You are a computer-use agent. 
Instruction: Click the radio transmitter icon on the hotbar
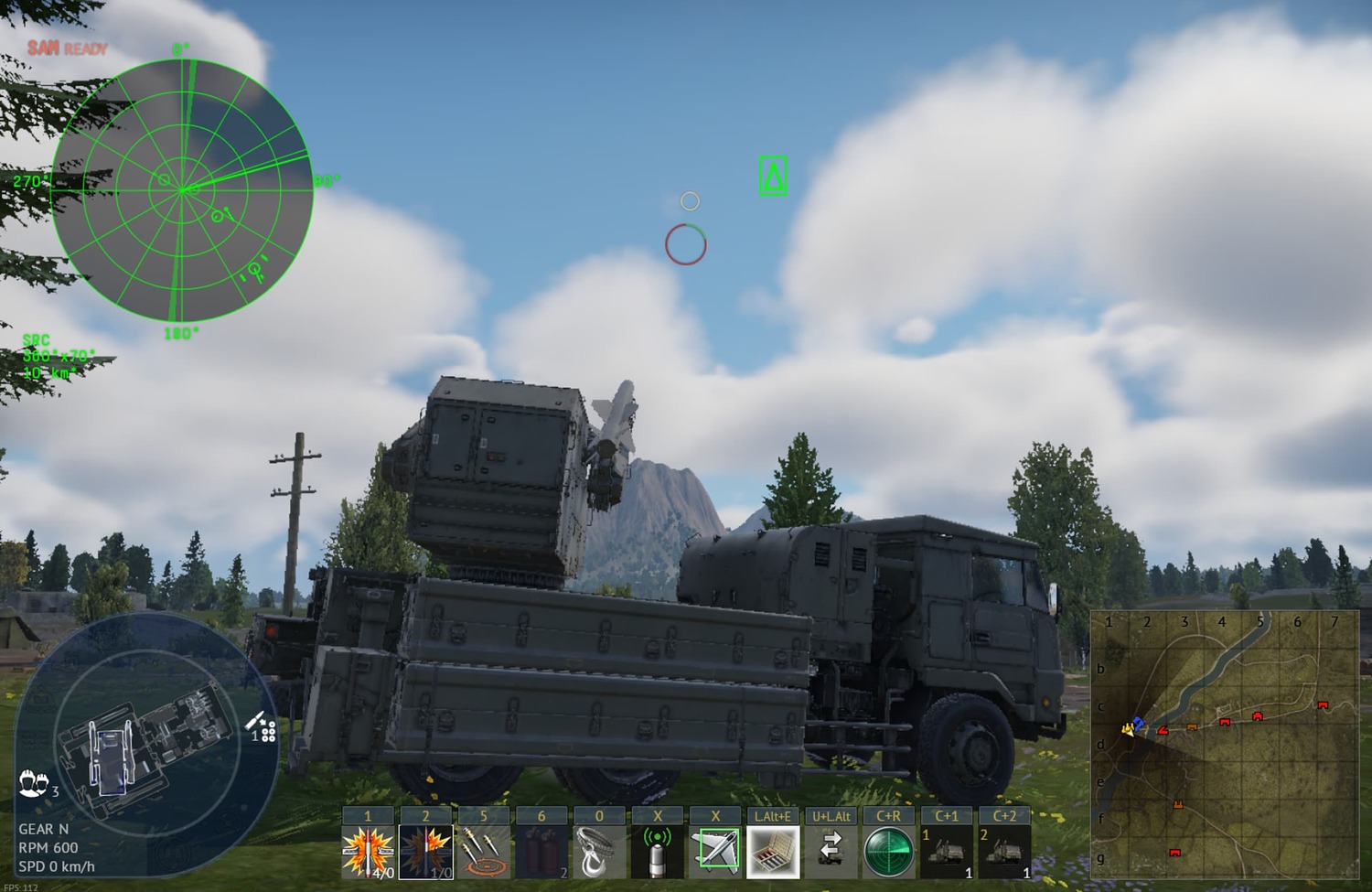click(658, 851)
